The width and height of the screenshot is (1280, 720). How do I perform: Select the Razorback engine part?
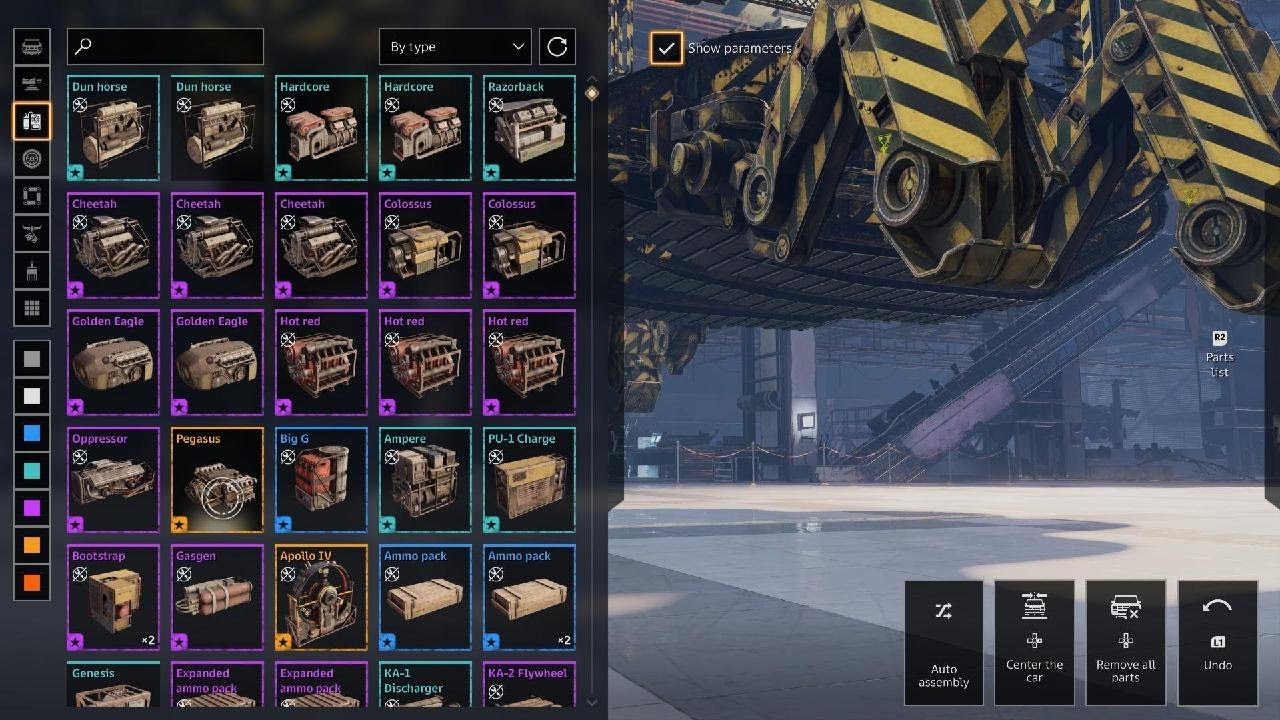[529, 128]
